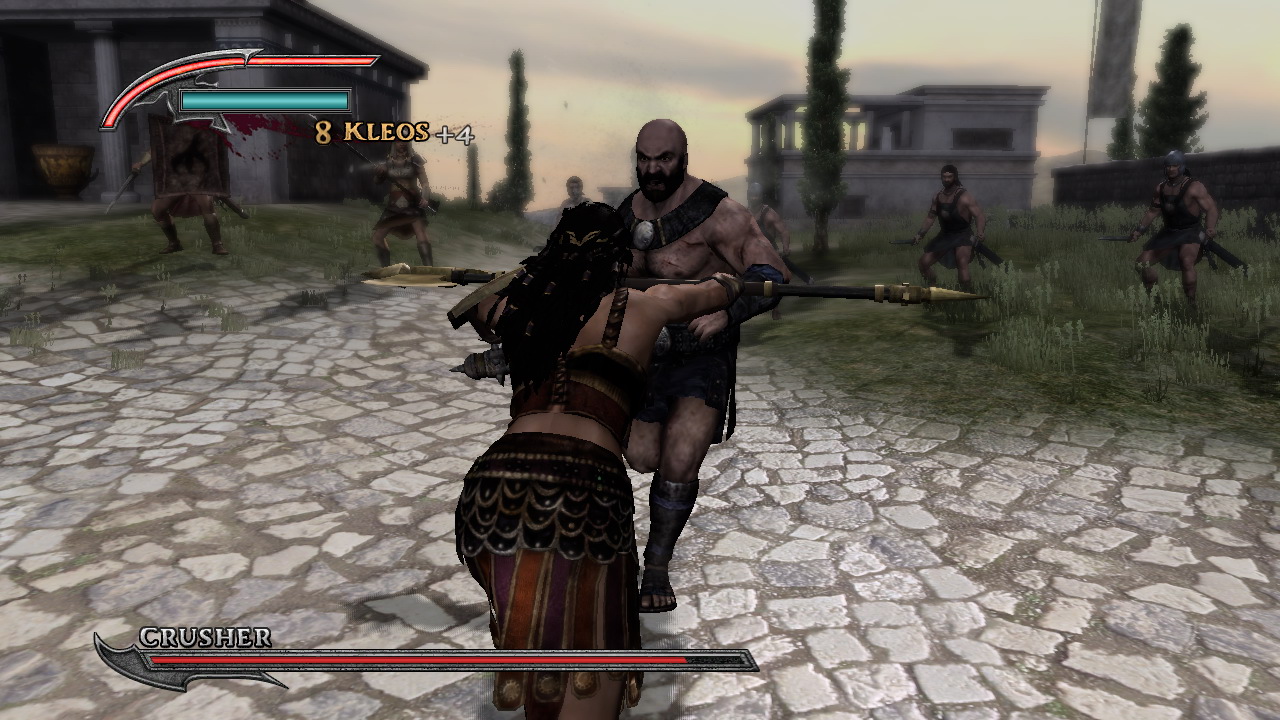Click the helmeted warrior at the far right edge
The width and height of the screenshot is (1280, 720).
[1175, 210]
